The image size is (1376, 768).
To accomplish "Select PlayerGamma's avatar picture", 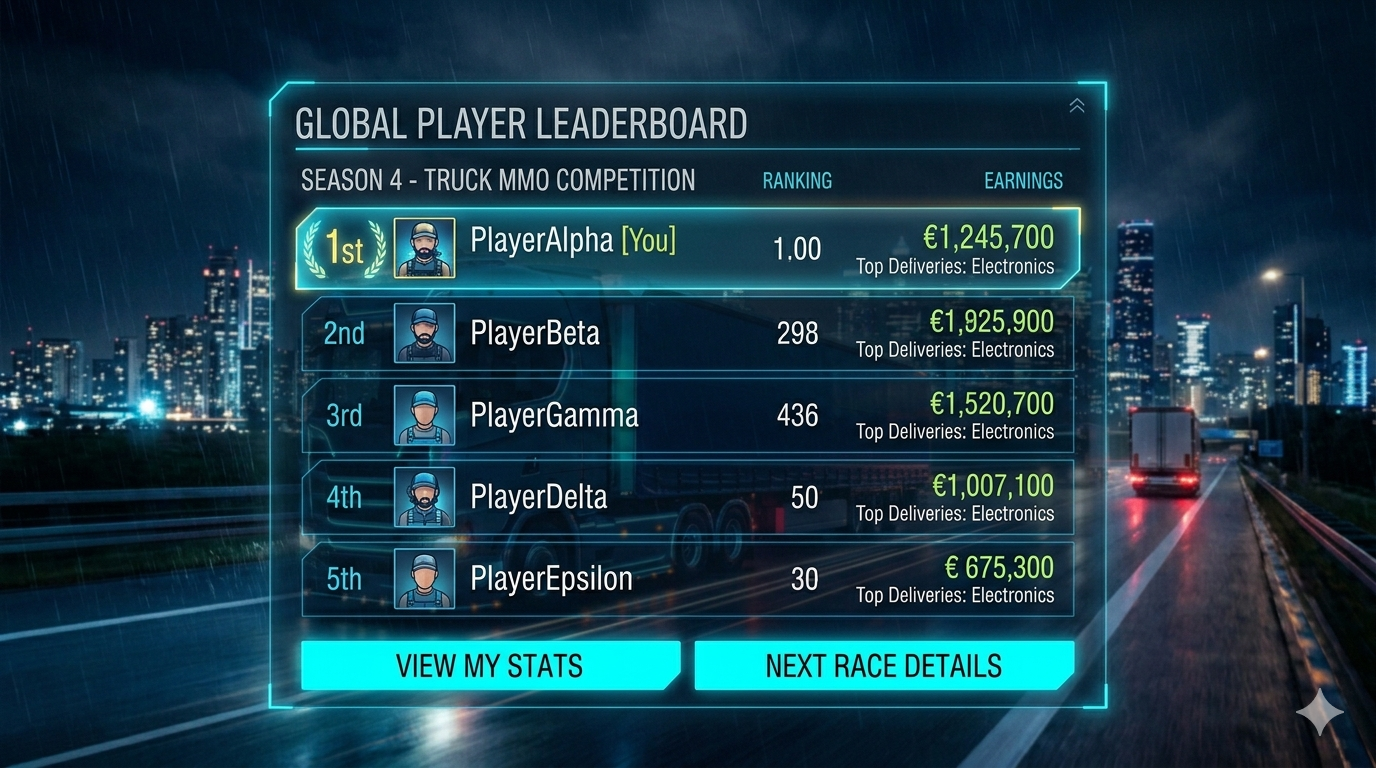I will (x=424, y=415).
